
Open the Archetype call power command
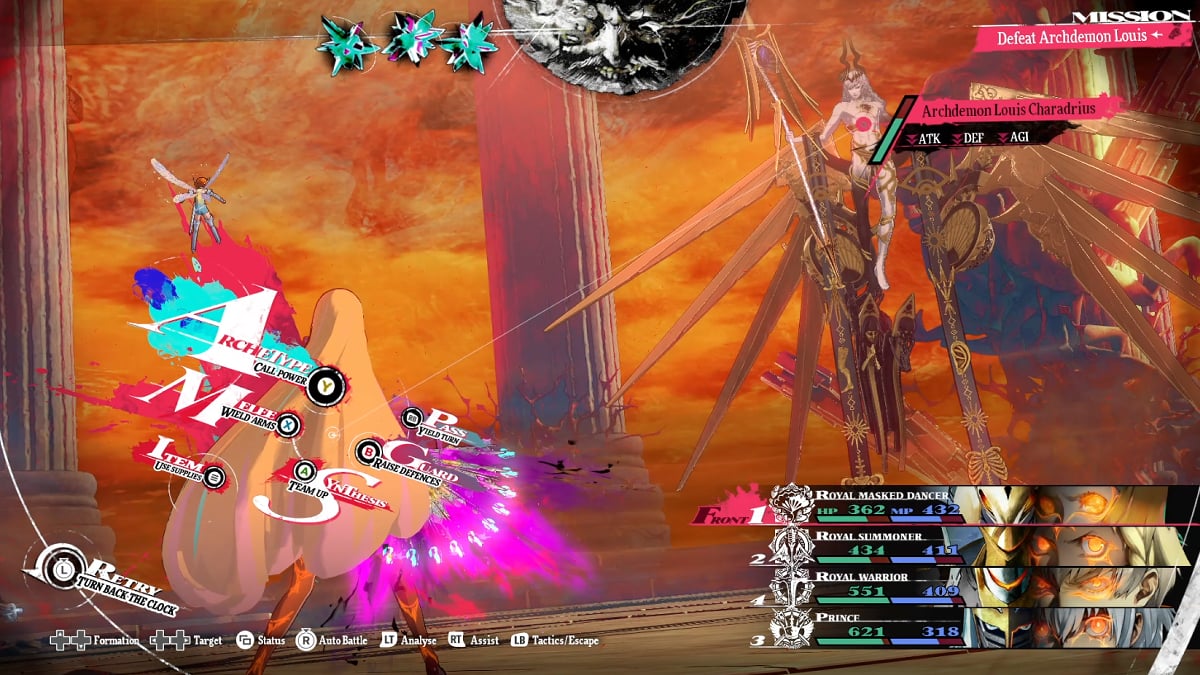[x=324, y=385]
